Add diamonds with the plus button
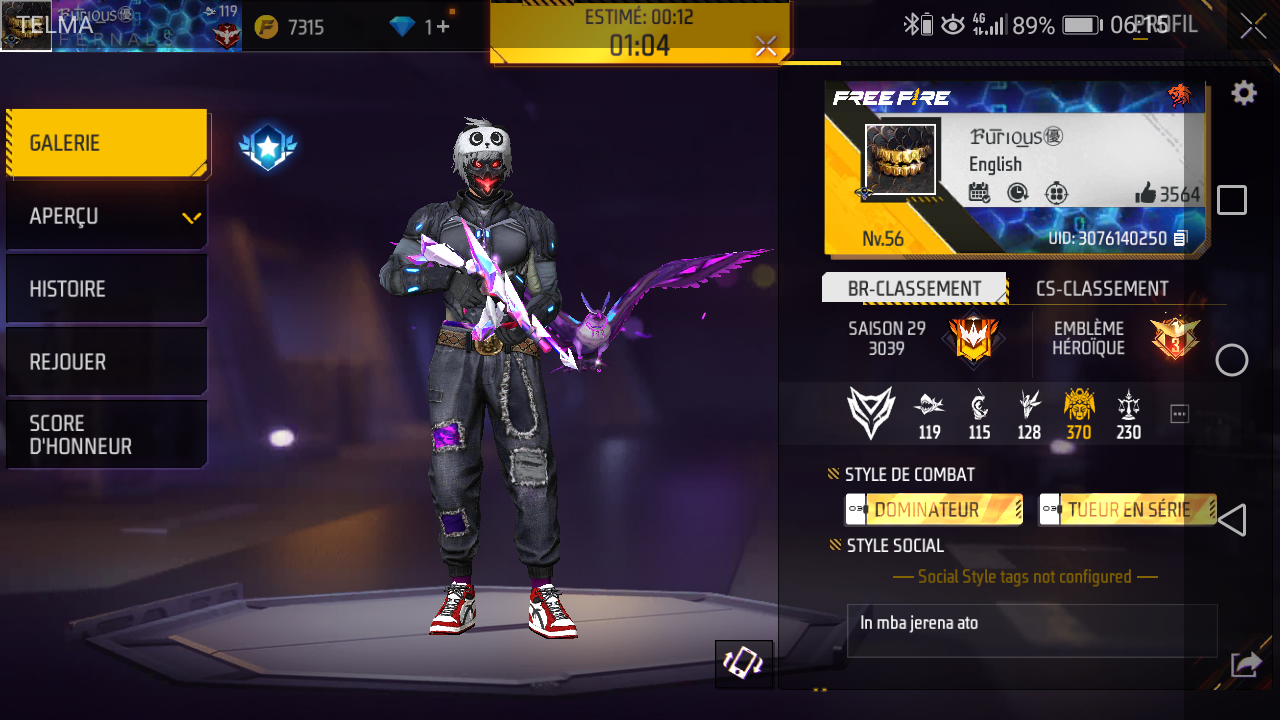 coord(443,27)
